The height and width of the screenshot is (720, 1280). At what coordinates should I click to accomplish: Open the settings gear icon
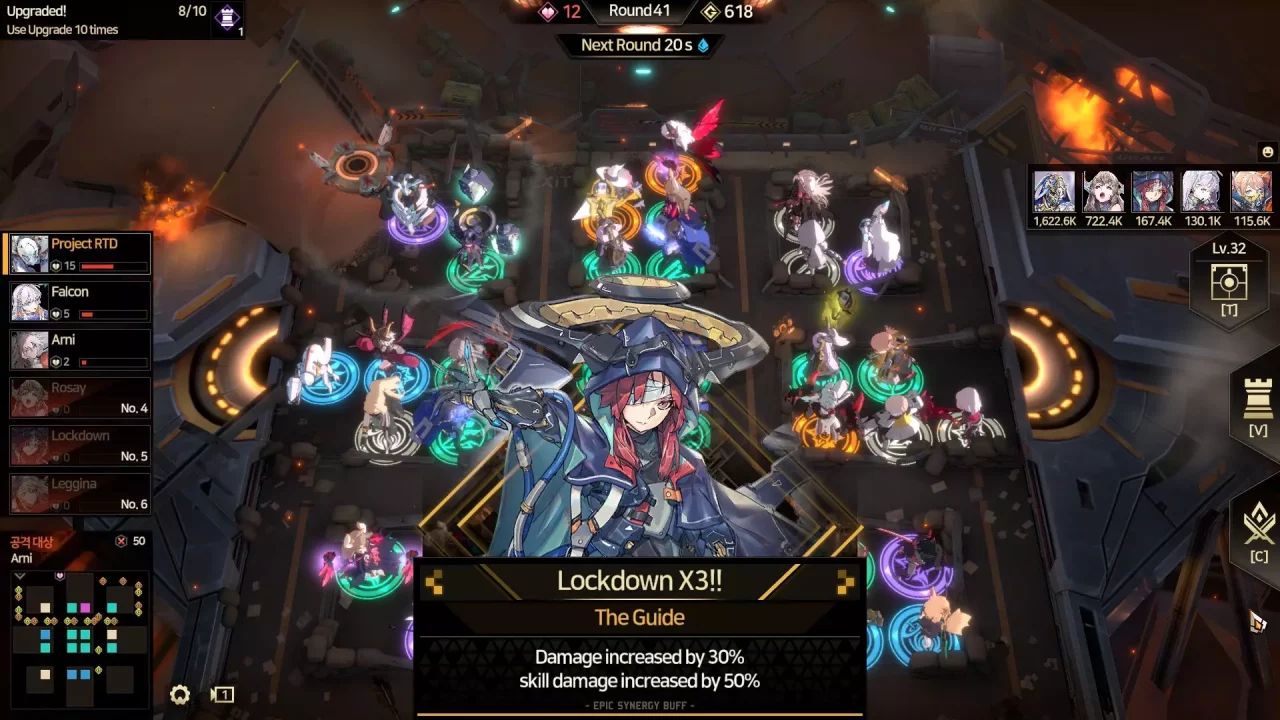coord(179,695)
